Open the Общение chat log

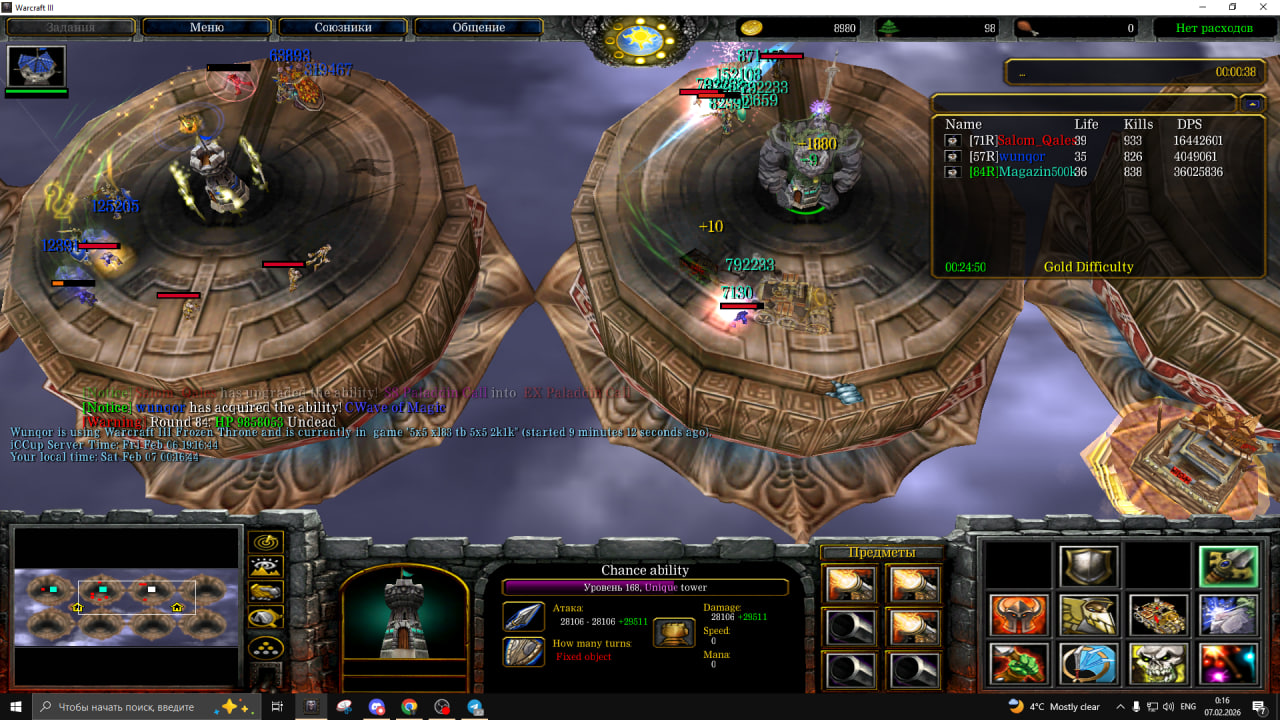coord(479,27)
